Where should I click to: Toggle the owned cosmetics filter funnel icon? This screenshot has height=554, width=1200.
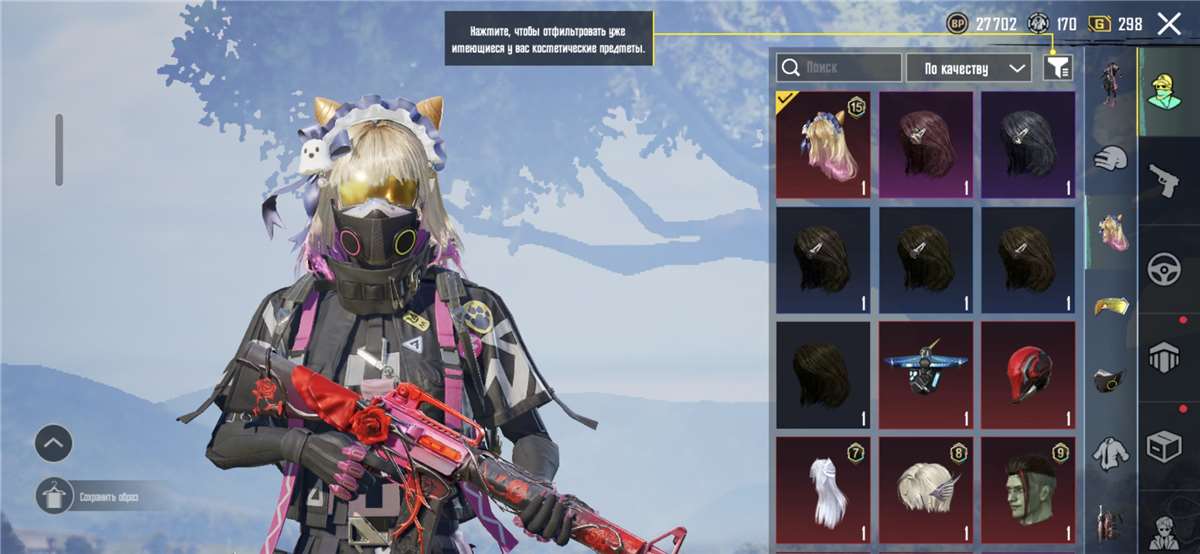(x=1056, y=68)
